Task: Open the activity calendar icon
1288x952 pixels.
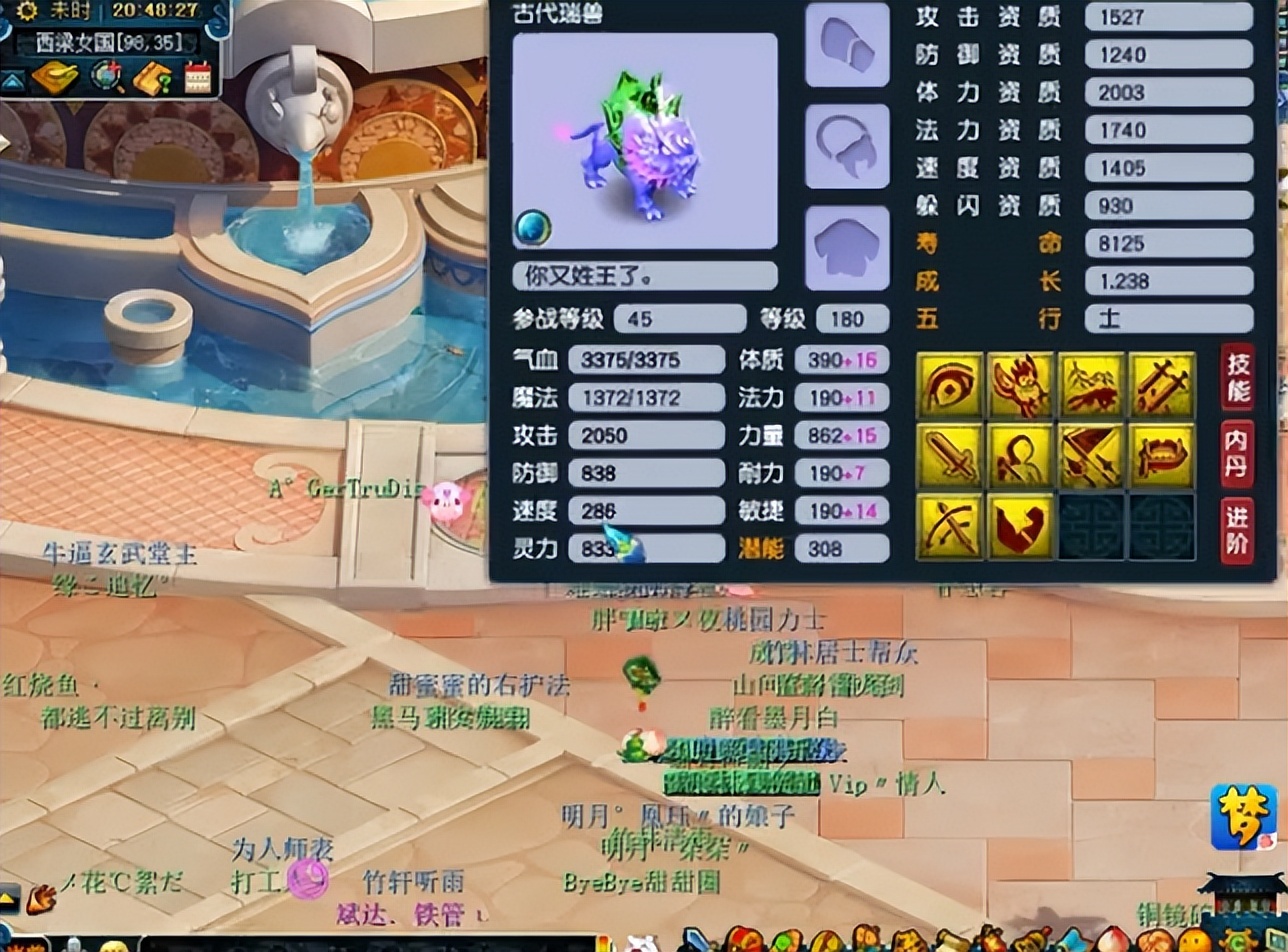Action: click(197, 77)
